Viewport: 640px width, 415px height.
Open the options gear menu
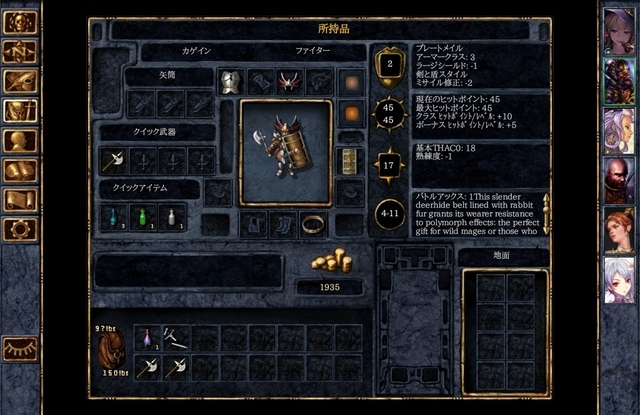click(20, 229)
